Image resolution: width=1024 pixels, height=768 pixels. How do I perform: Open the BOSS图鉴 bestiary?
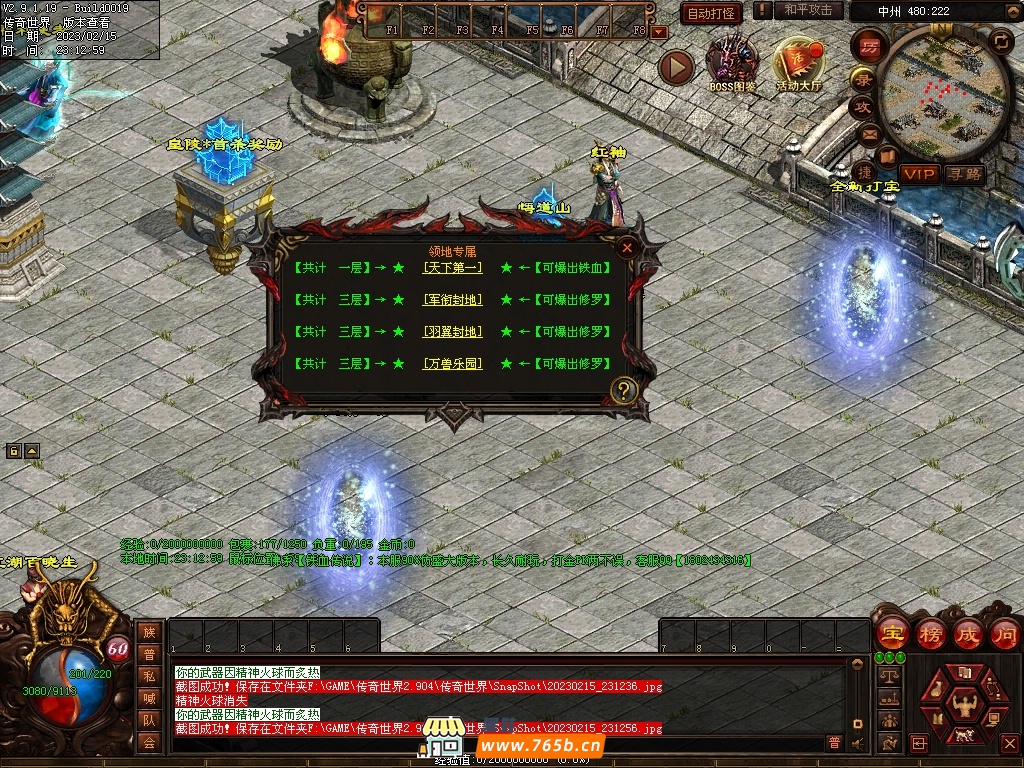coord(732,62)
